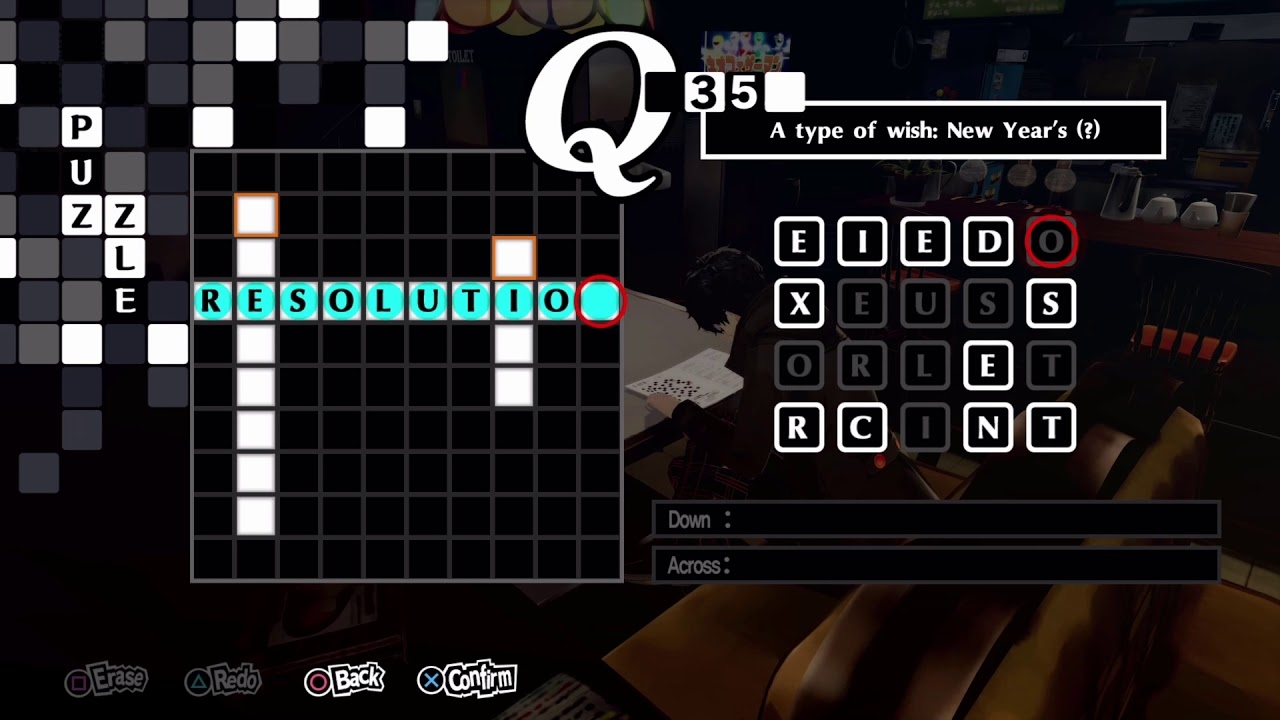1280x720 pixels.
Task: Hit Confirm to submit the answer
Action: pos(467,680)
